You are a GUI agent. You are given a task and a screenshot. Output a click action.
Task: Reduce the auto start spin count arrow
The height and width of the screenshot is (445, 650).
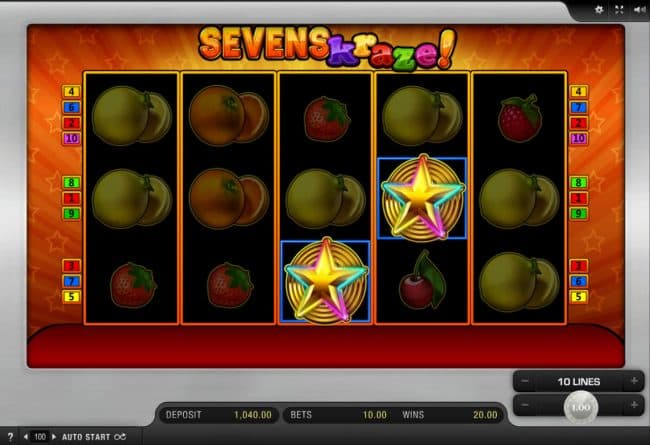(27, 437)
